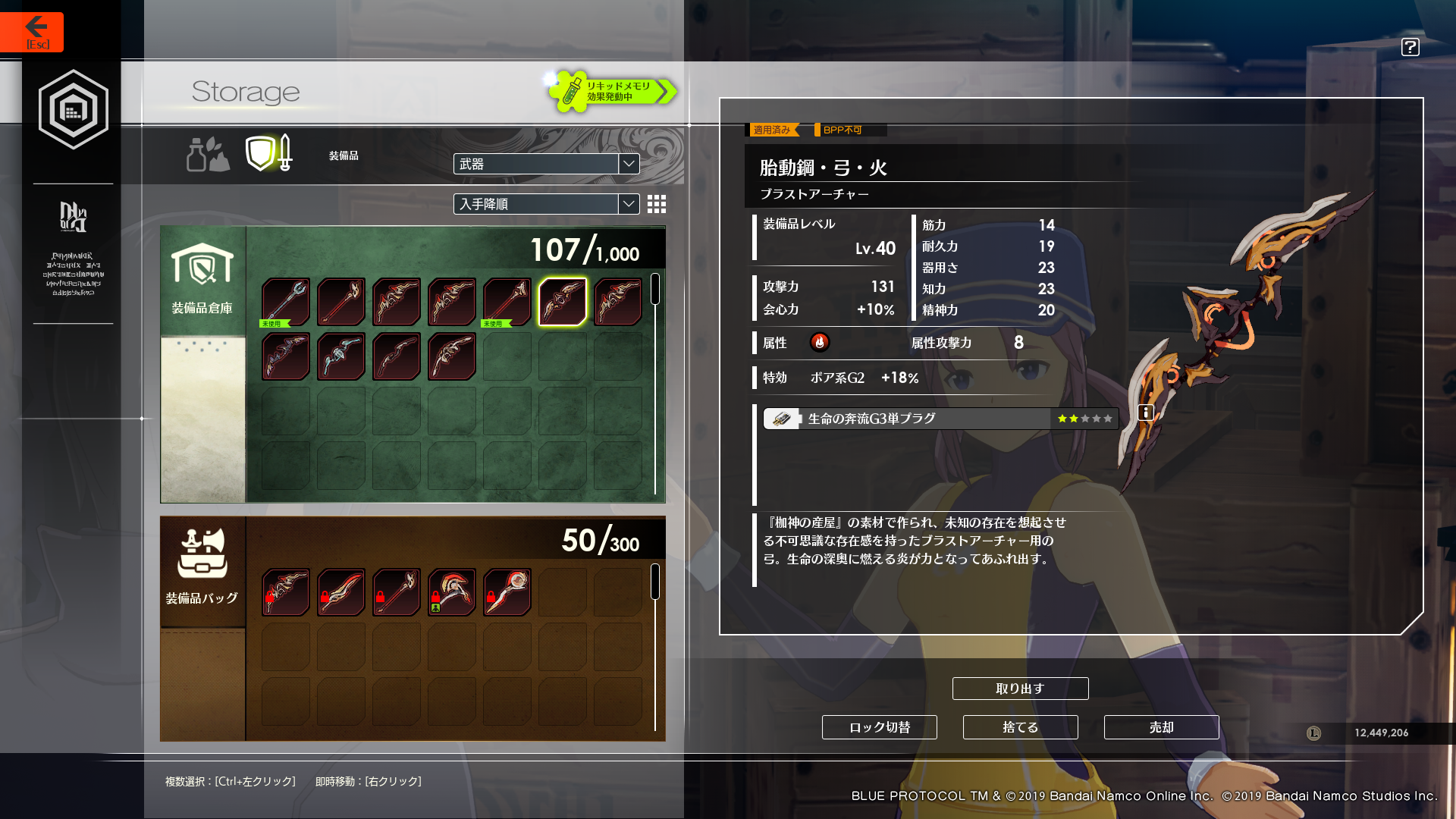
Task: Click the リキッドメモリ effect banner
Action: click(x=611, y=92)
